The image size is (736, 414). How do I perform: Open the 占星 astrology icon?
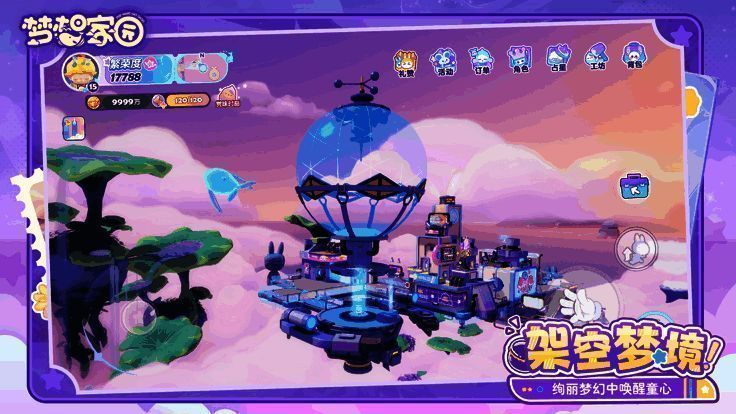(557, 59)
